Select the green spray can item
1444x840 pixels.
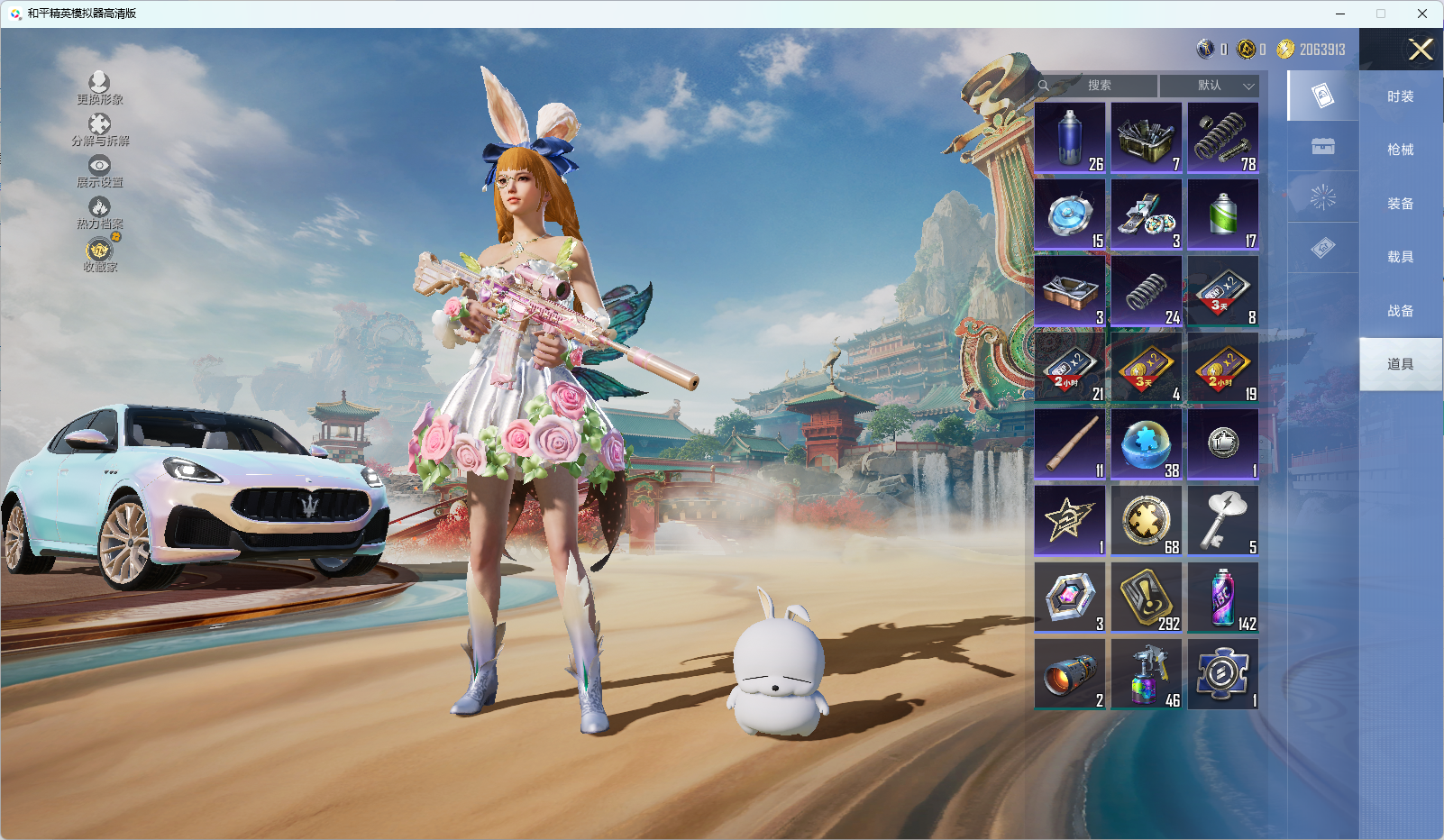tap(1223, 215)
